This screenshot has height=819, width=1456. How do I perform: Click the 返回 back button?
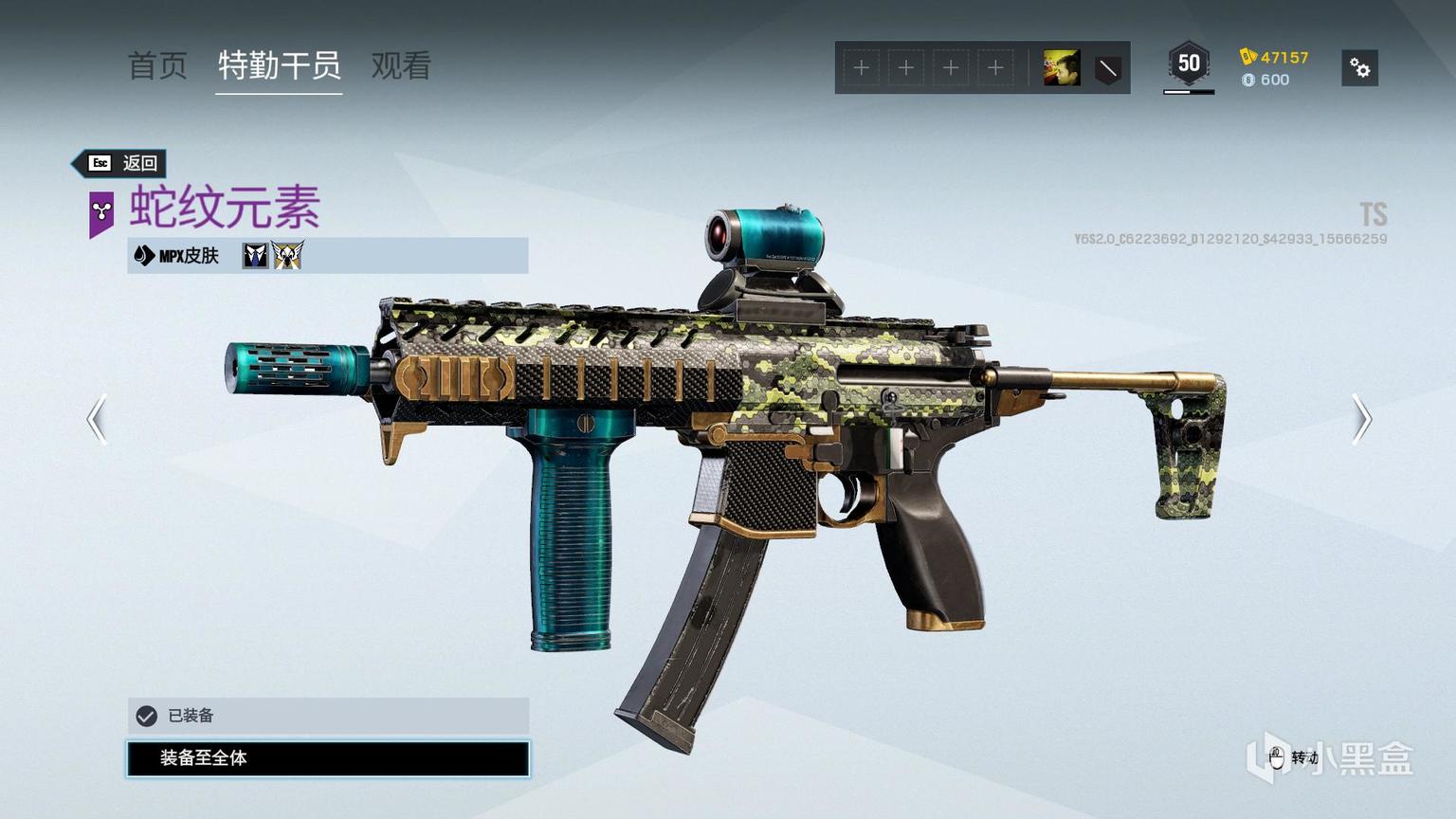click(x=121, y=163)
